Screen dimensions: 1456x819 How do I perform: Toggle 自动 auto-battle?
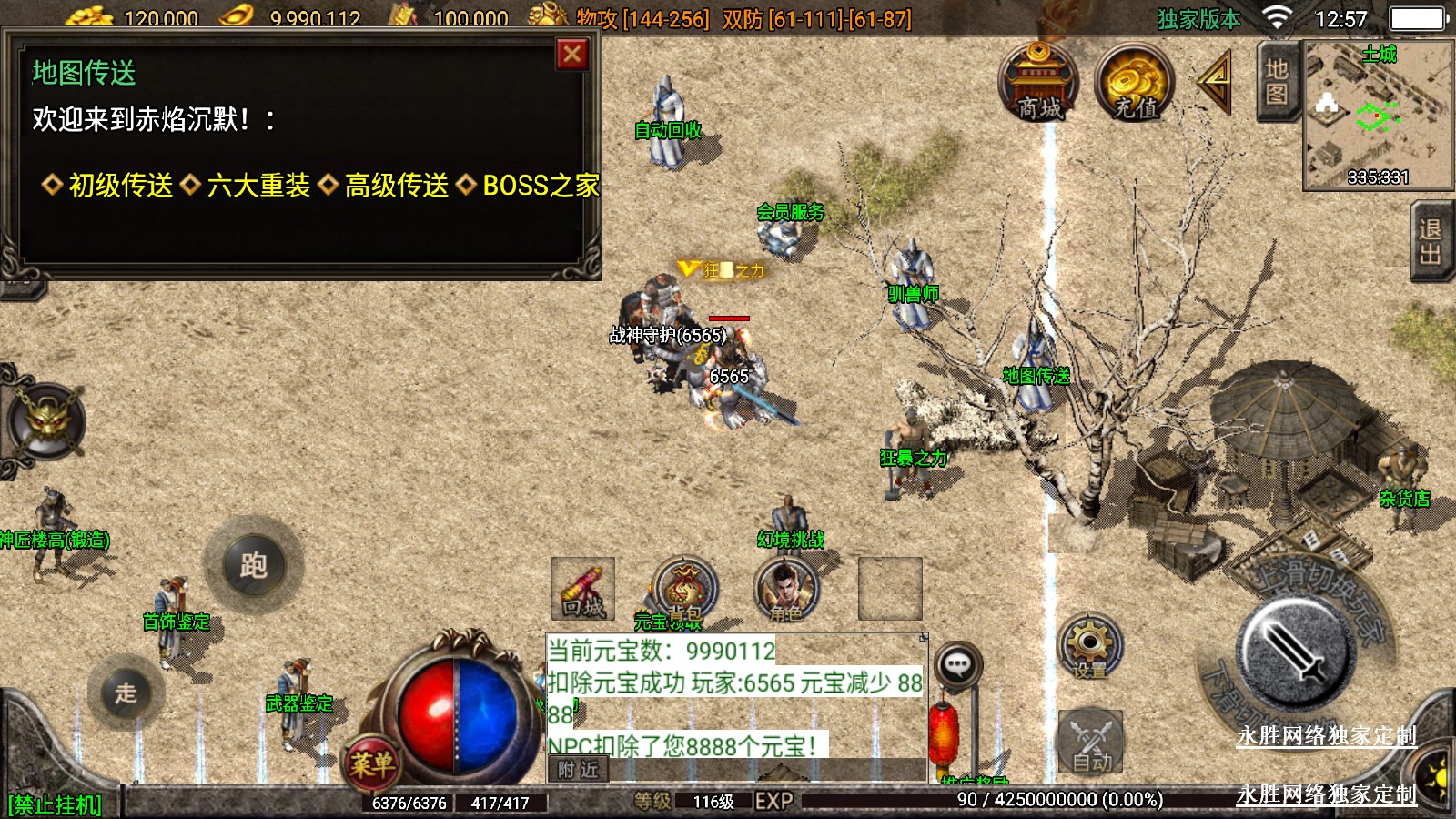[x=1090, y=742]
